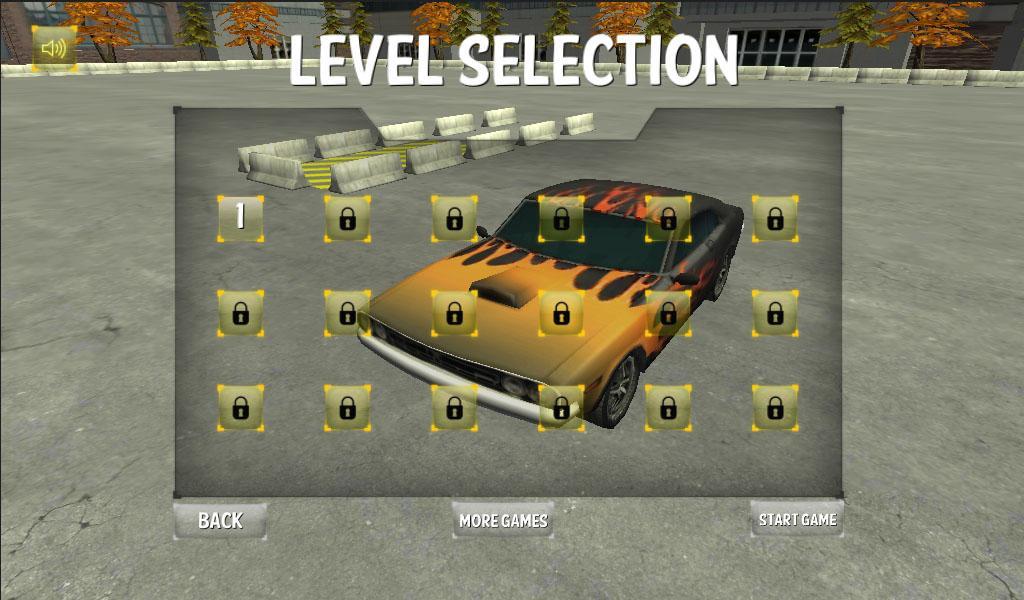
Task: Select level 1 tile
Action: 240,218
